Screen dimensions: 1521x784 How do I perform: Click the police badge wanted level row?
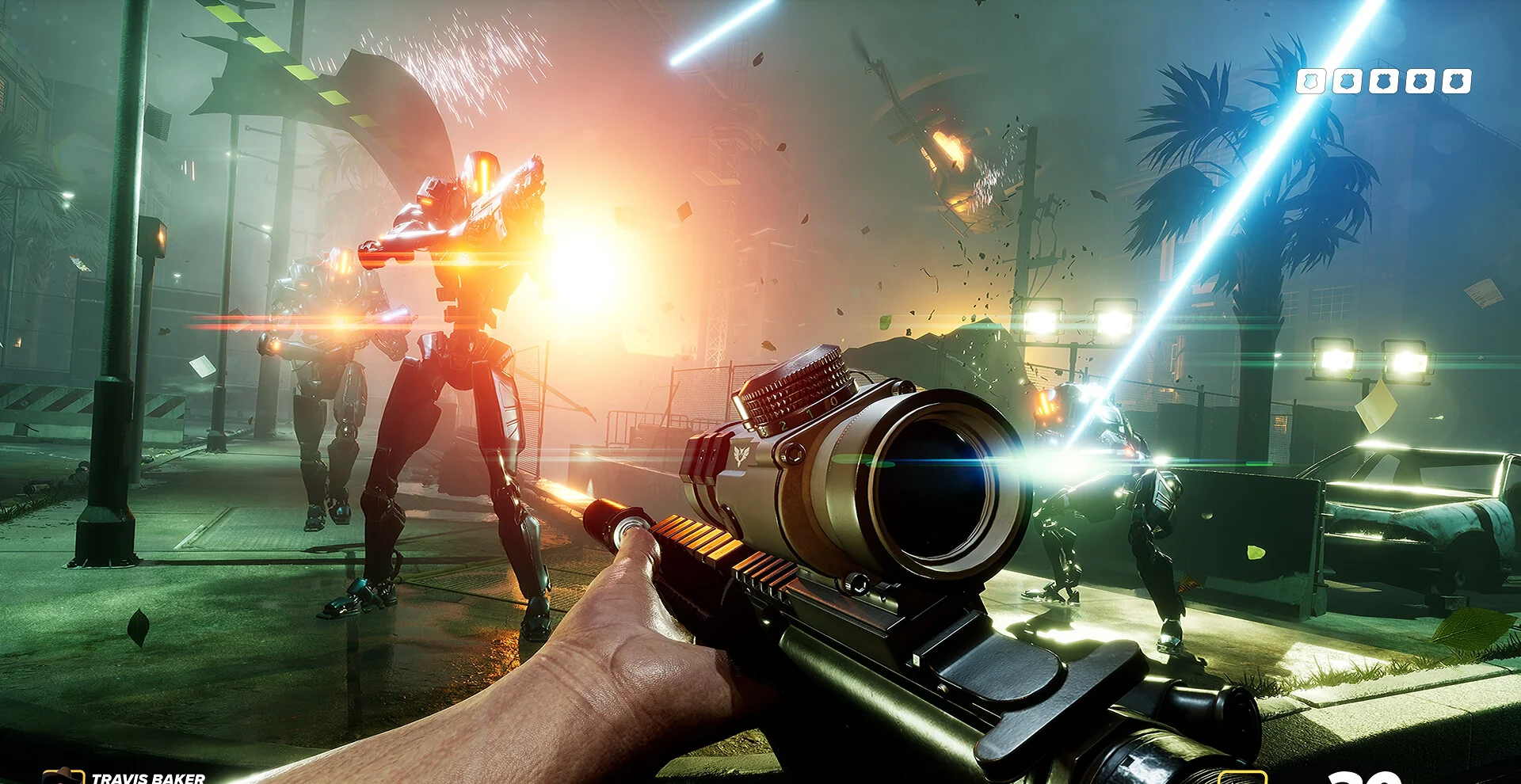point(1383,81)
